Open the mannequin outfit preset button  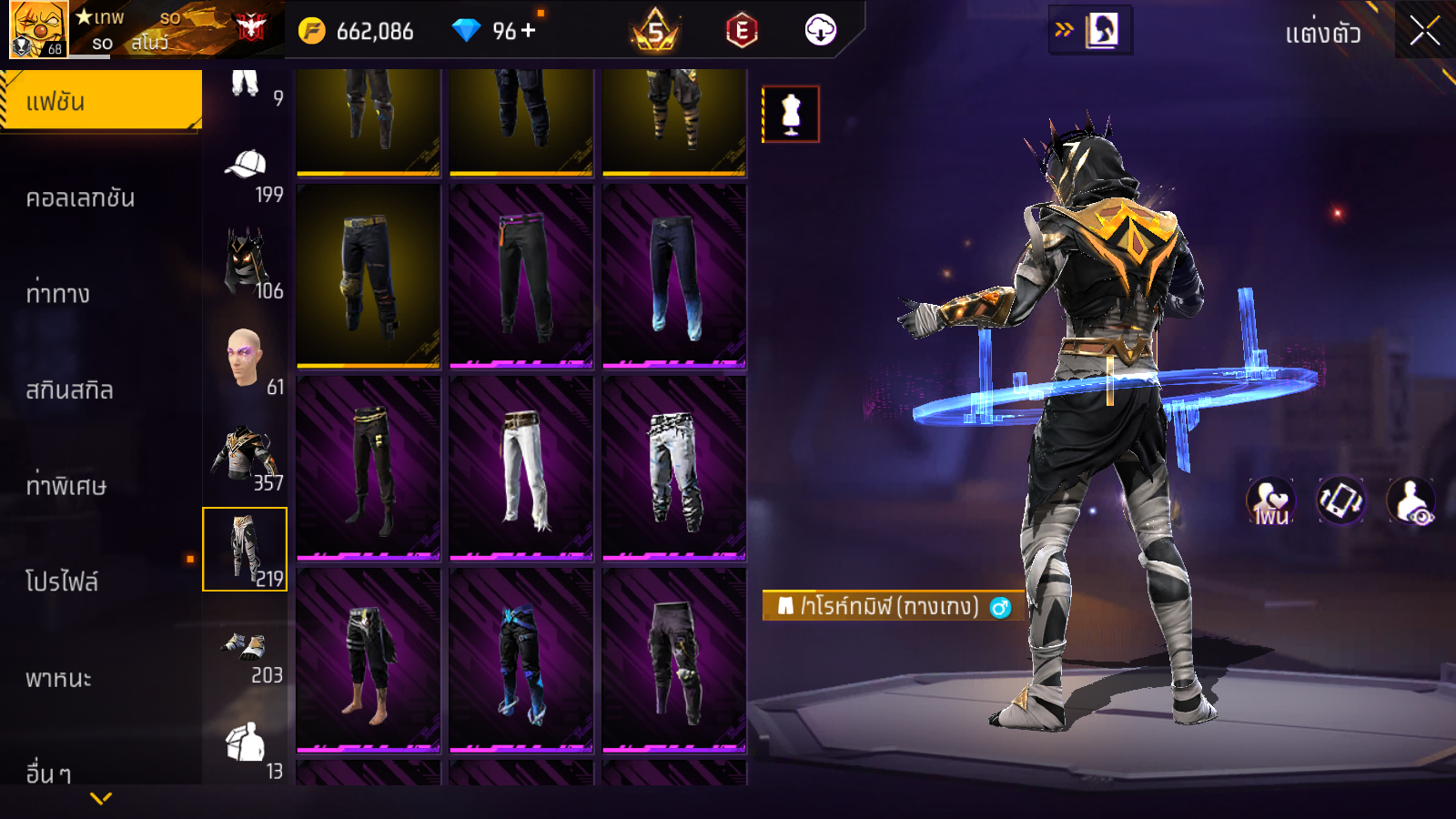click(791, 115)
